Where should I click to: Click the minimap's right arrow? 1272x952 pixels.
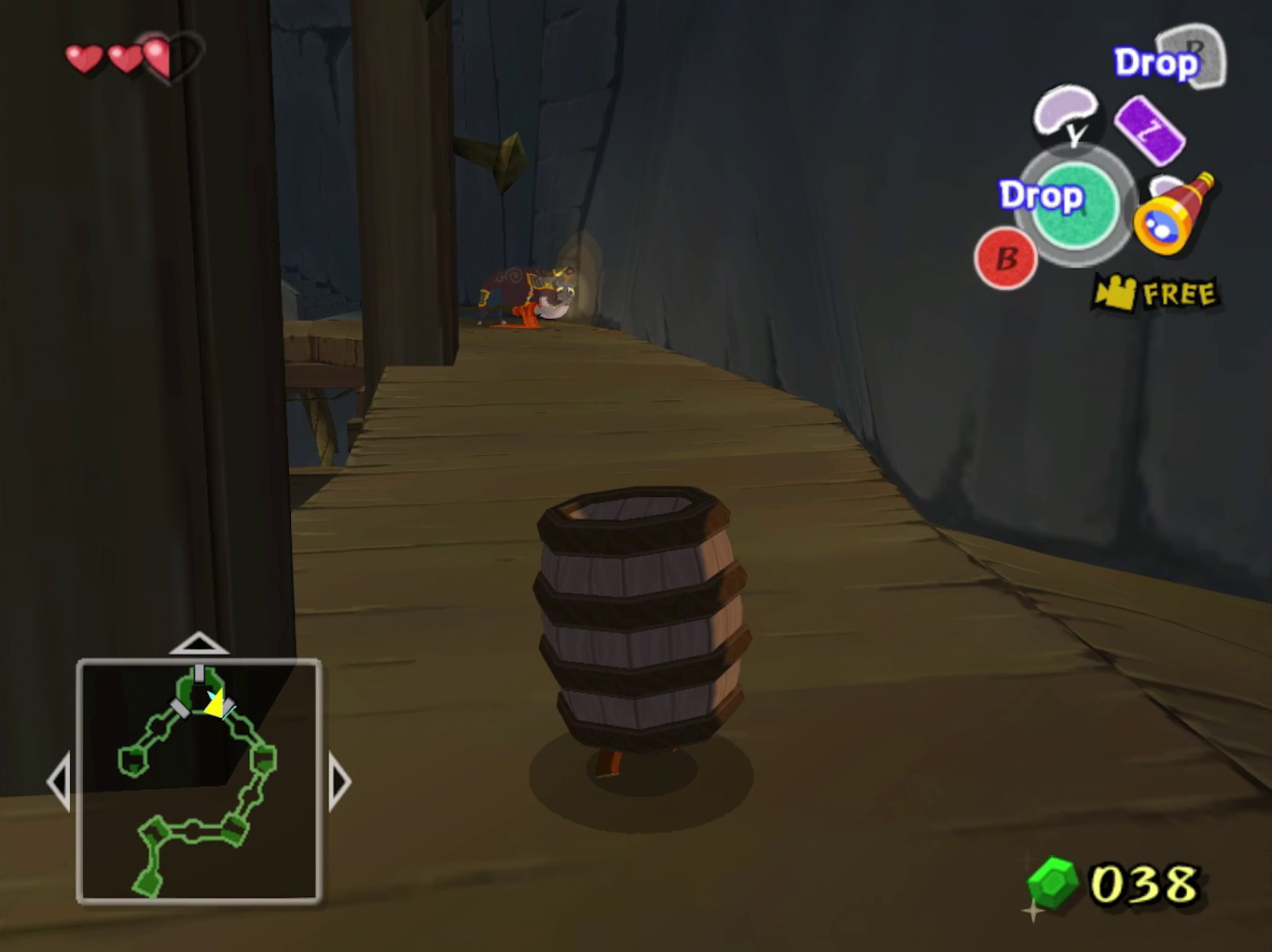pyautogui.click(x=339, y=781)
